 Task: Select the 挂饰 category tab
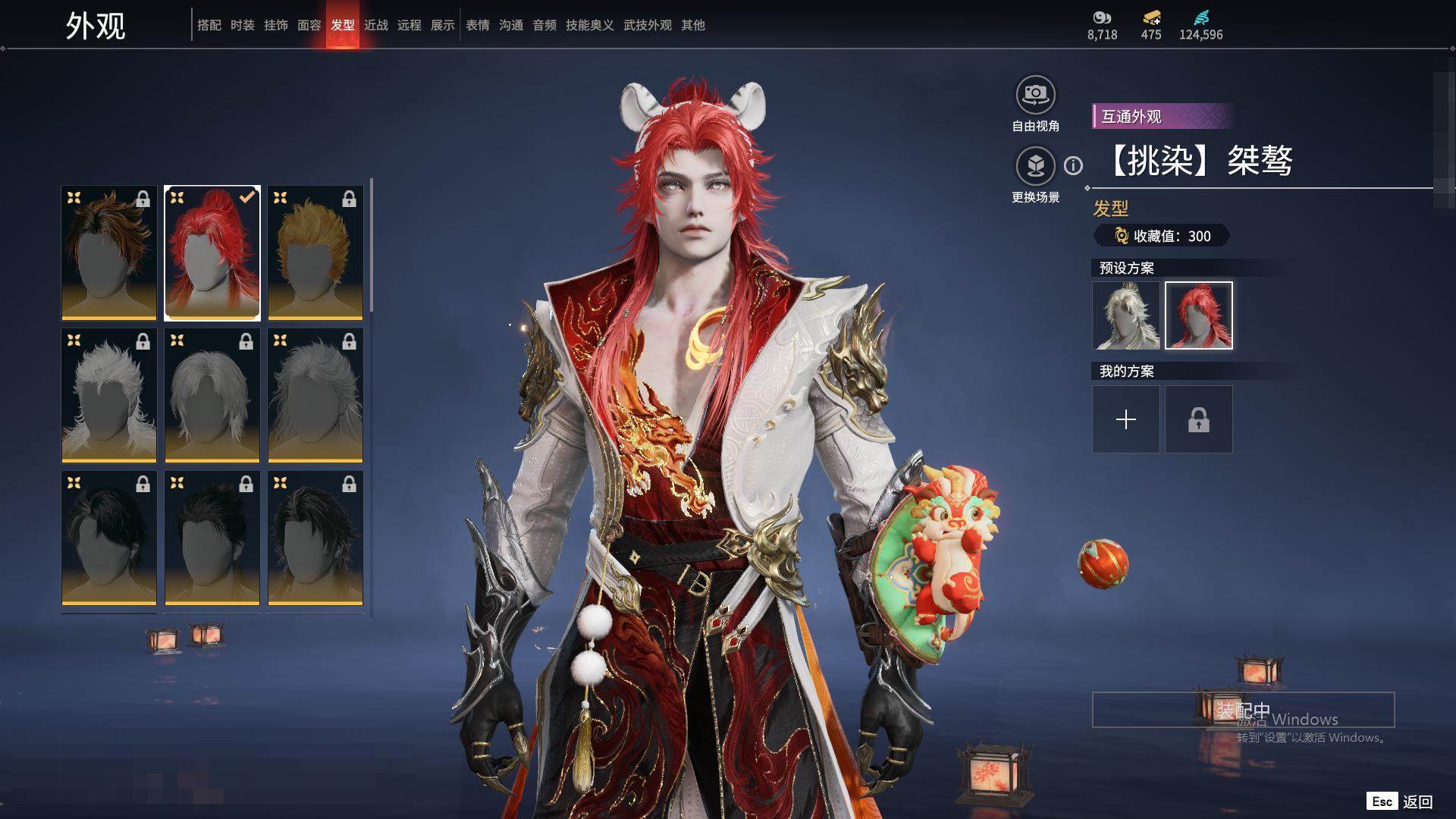pyautogui.click(x=276, y=25)
